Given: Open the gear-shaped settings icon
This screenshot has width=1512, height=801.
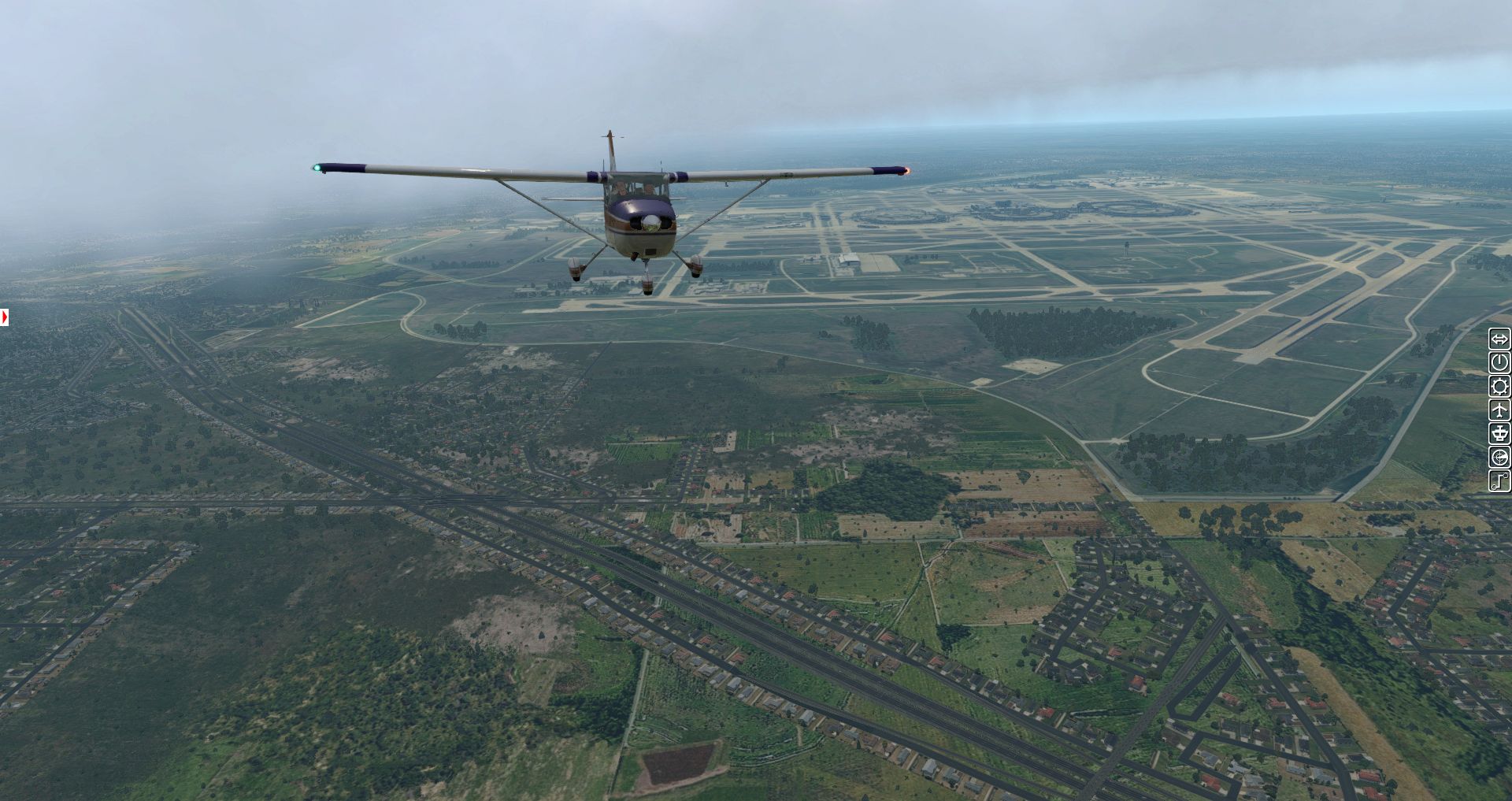Looking at the screenshot, I should tap(1499, 387).
